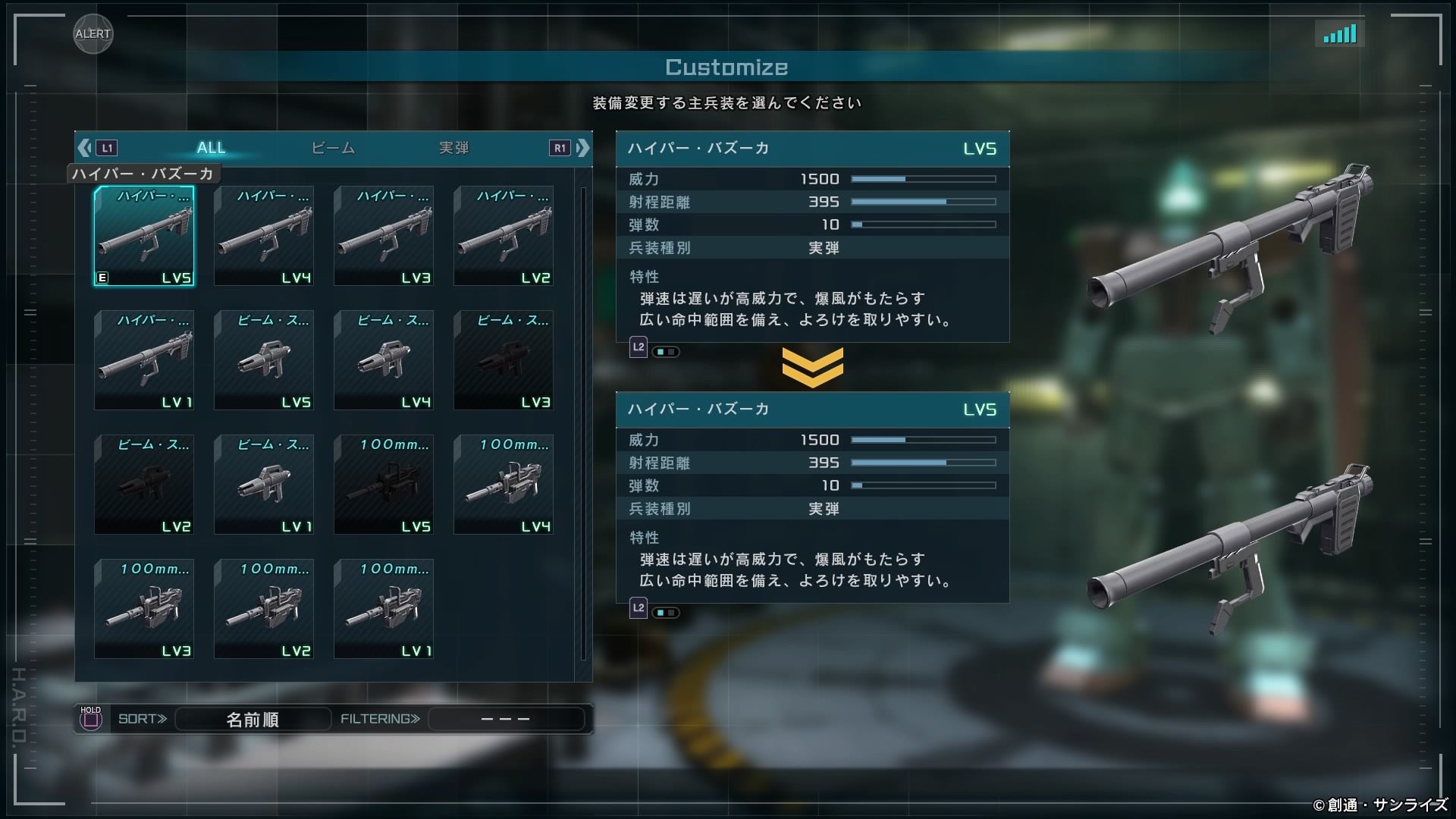This screenshot has width=1456, height=819.
Task: Choose the Hyper Bazooka LV4 slot
Action: pyautogui.click(x=264, y=236)
